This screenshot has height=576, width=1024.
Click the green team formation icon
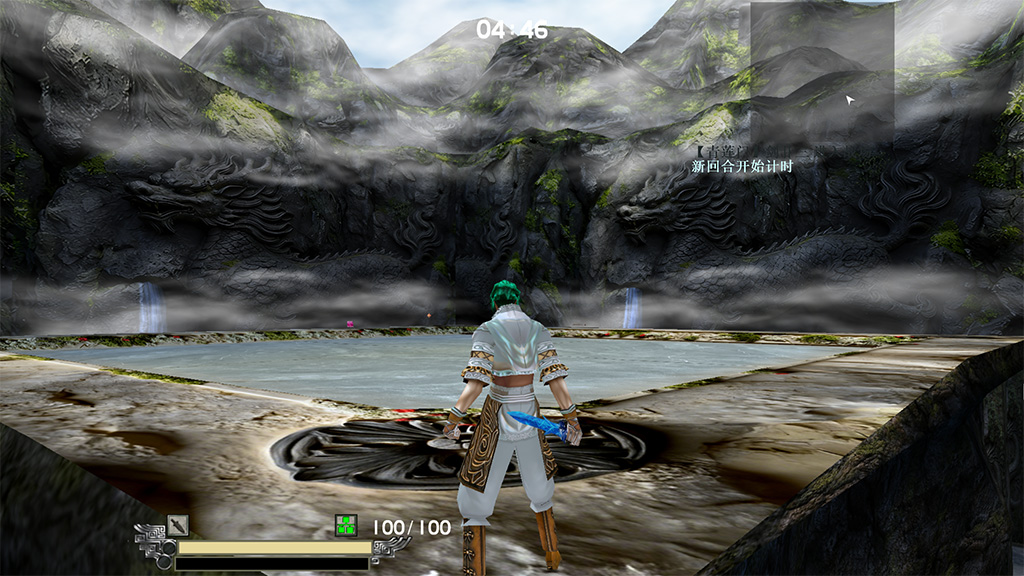pos(345,526)
